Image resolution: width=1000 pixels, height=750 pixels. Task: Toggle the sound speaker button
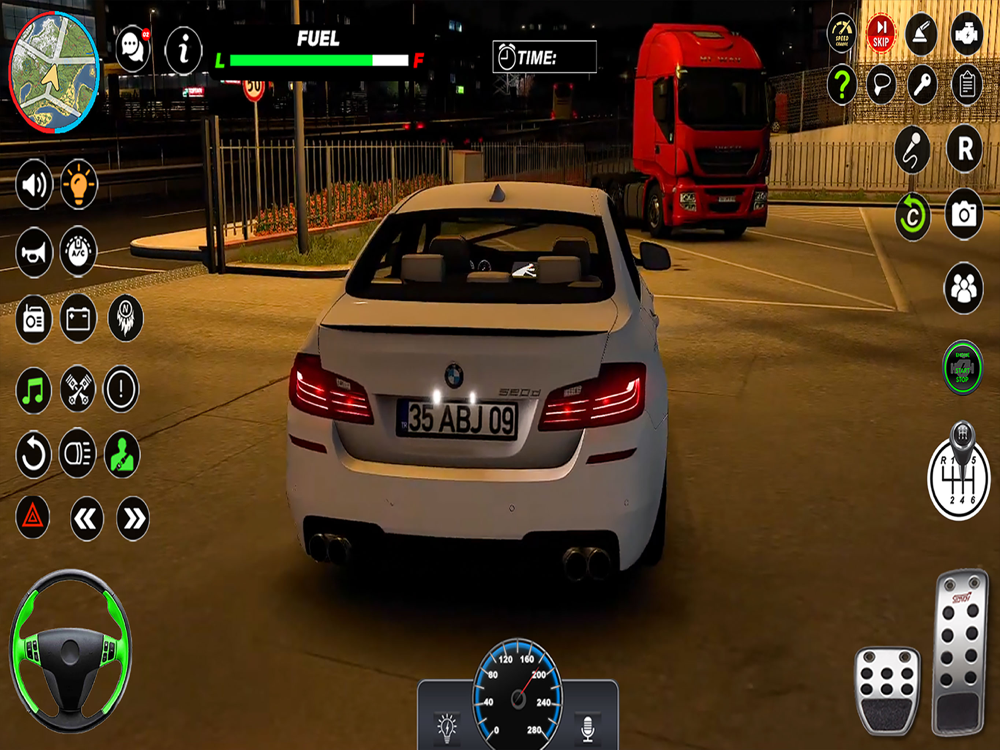pos(34,184)
